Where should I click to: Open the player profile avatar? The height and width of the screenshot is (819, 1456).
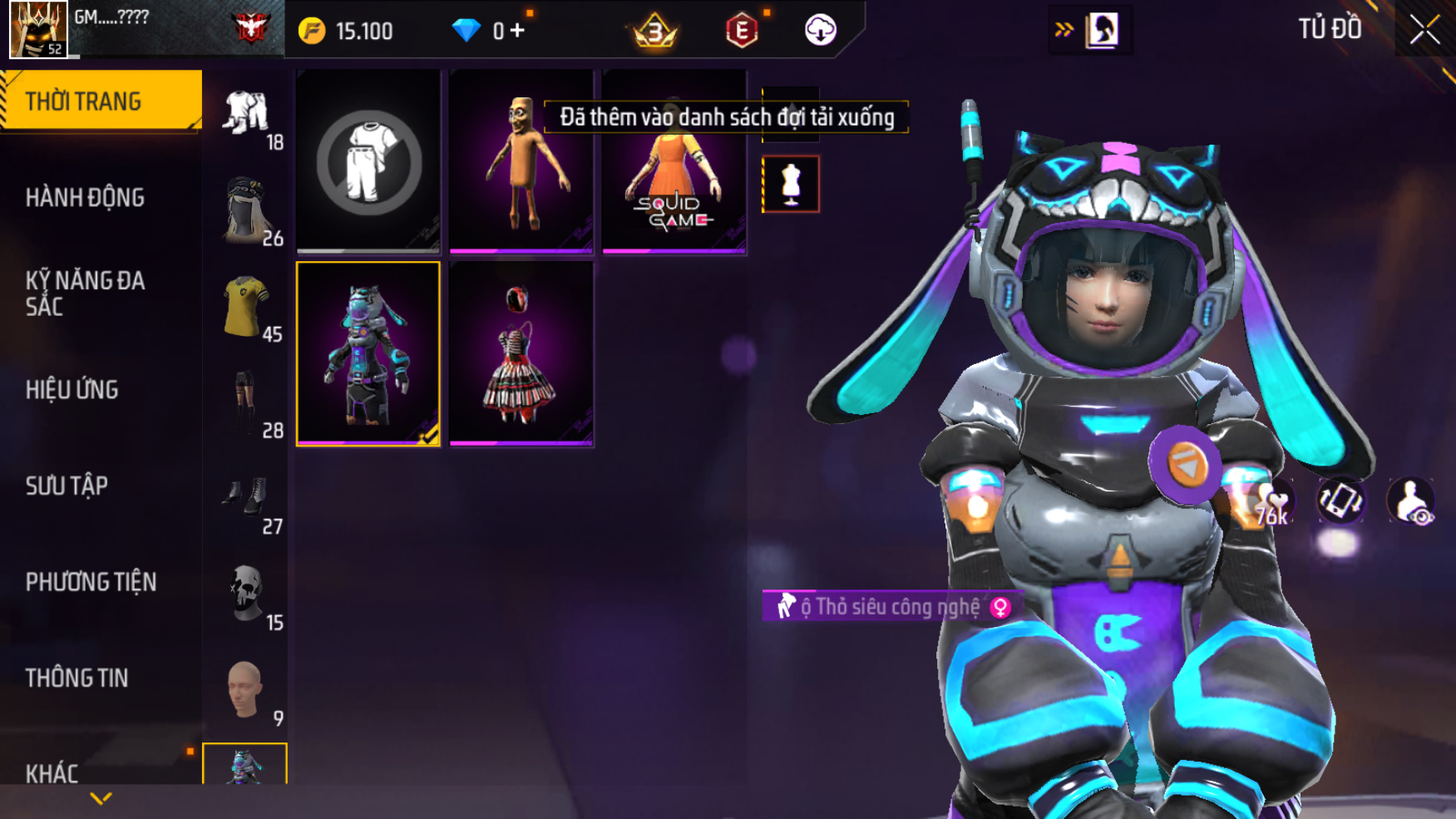click(38, 29)
